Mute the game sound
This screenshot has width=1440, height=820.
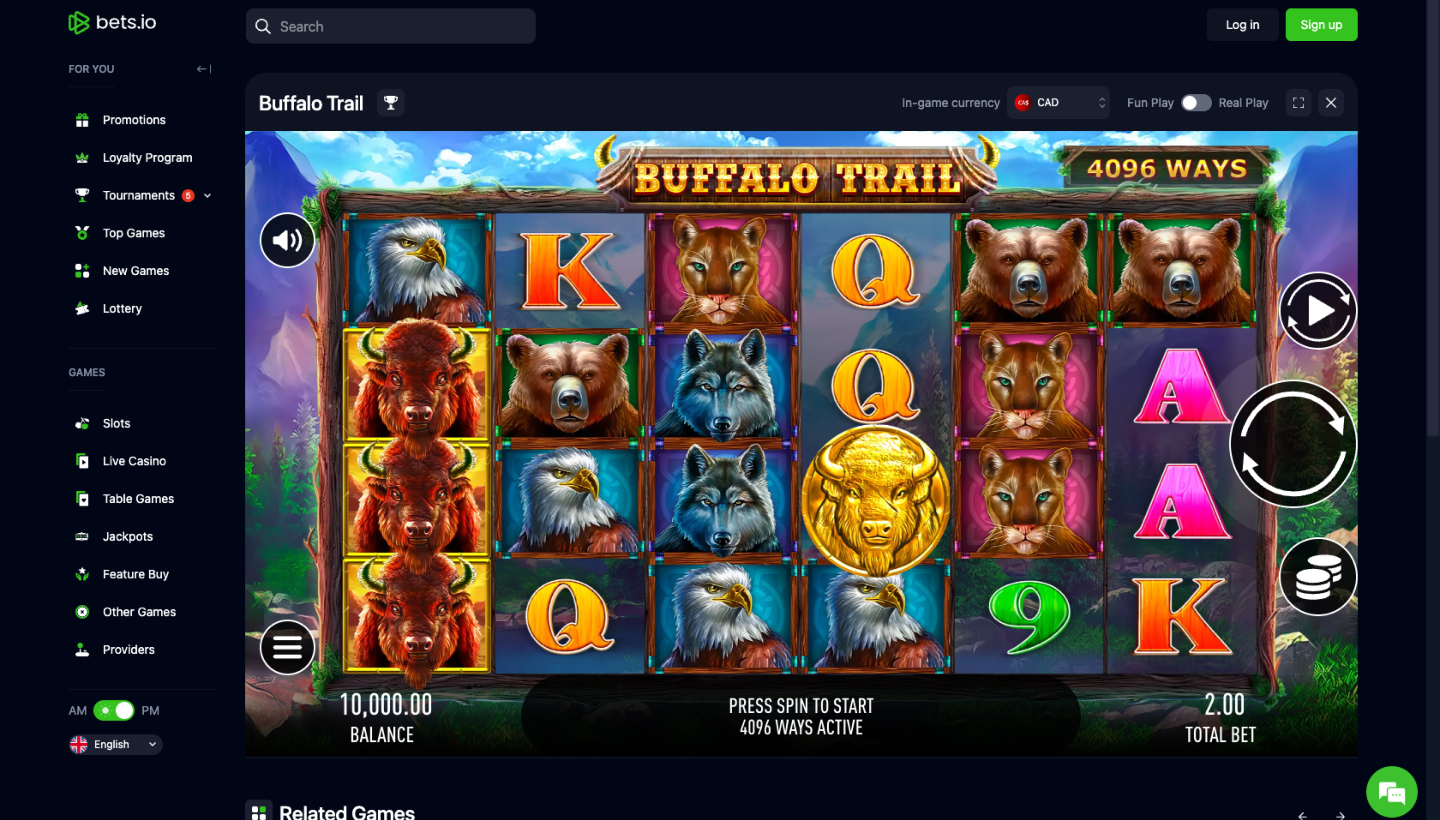287,240
